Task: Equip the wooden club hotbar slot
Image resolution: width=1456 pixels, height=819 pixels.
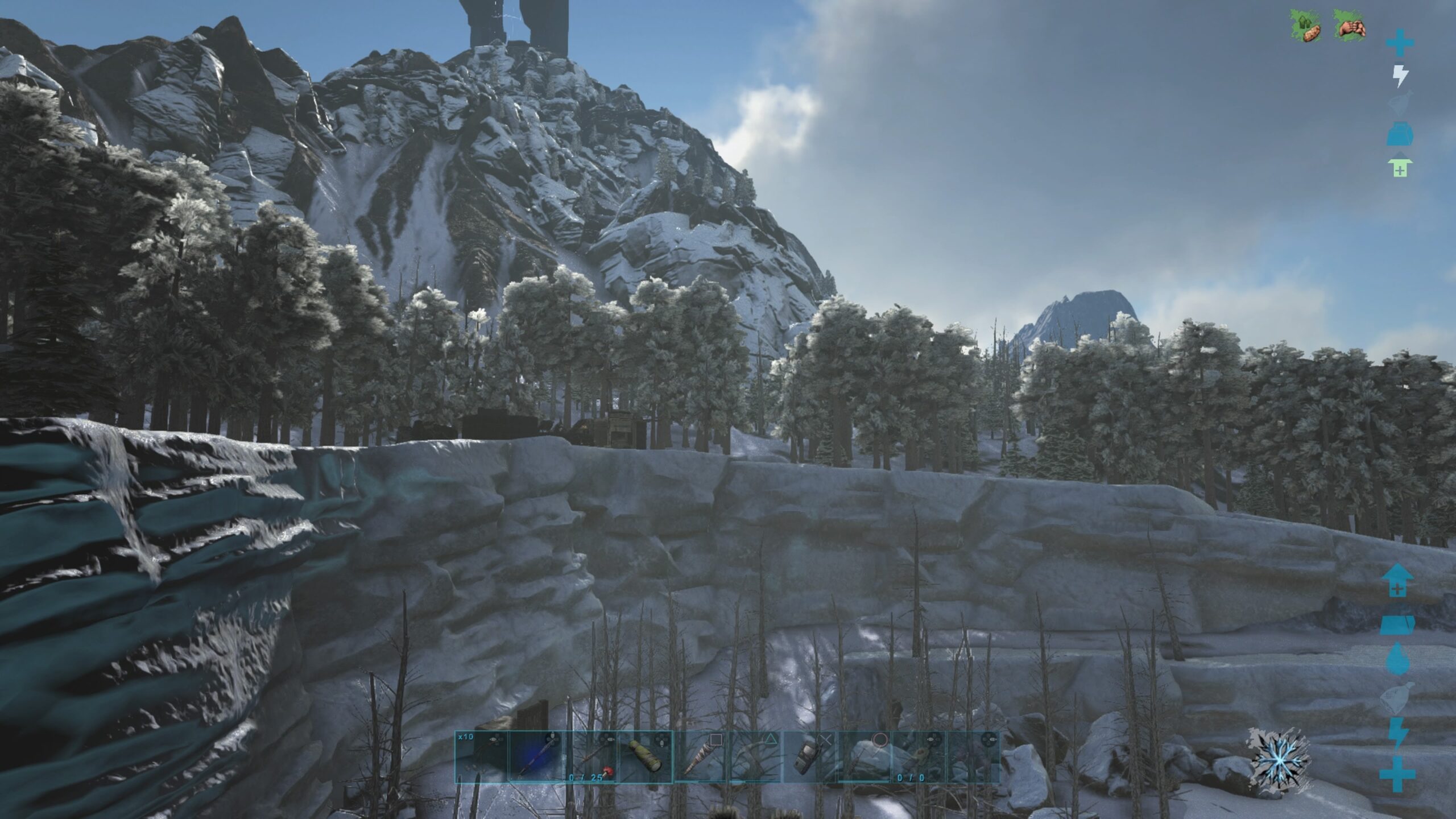Action: click(x=700, y=757)
